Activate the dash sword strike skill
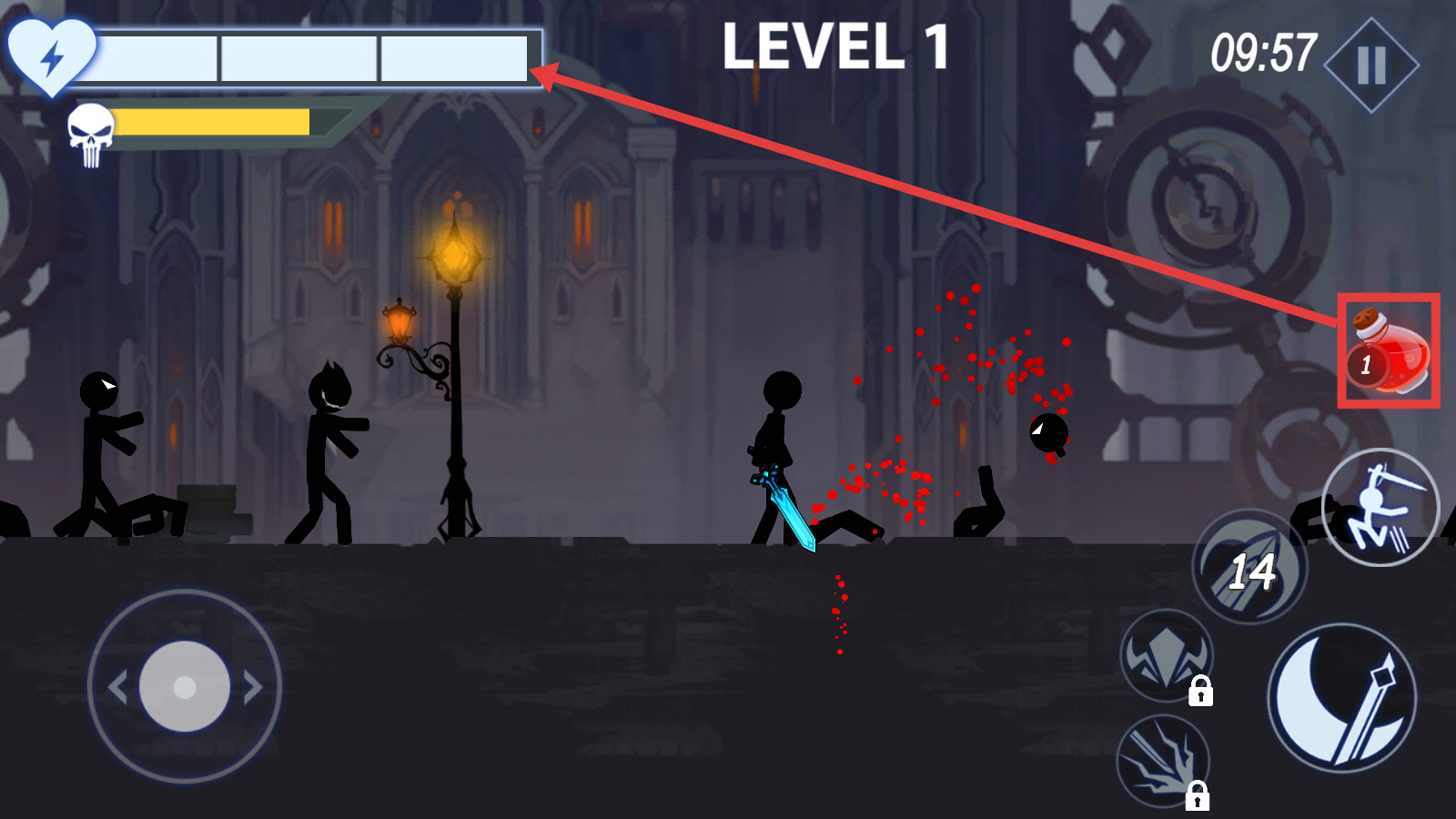 click(1380, 508)
